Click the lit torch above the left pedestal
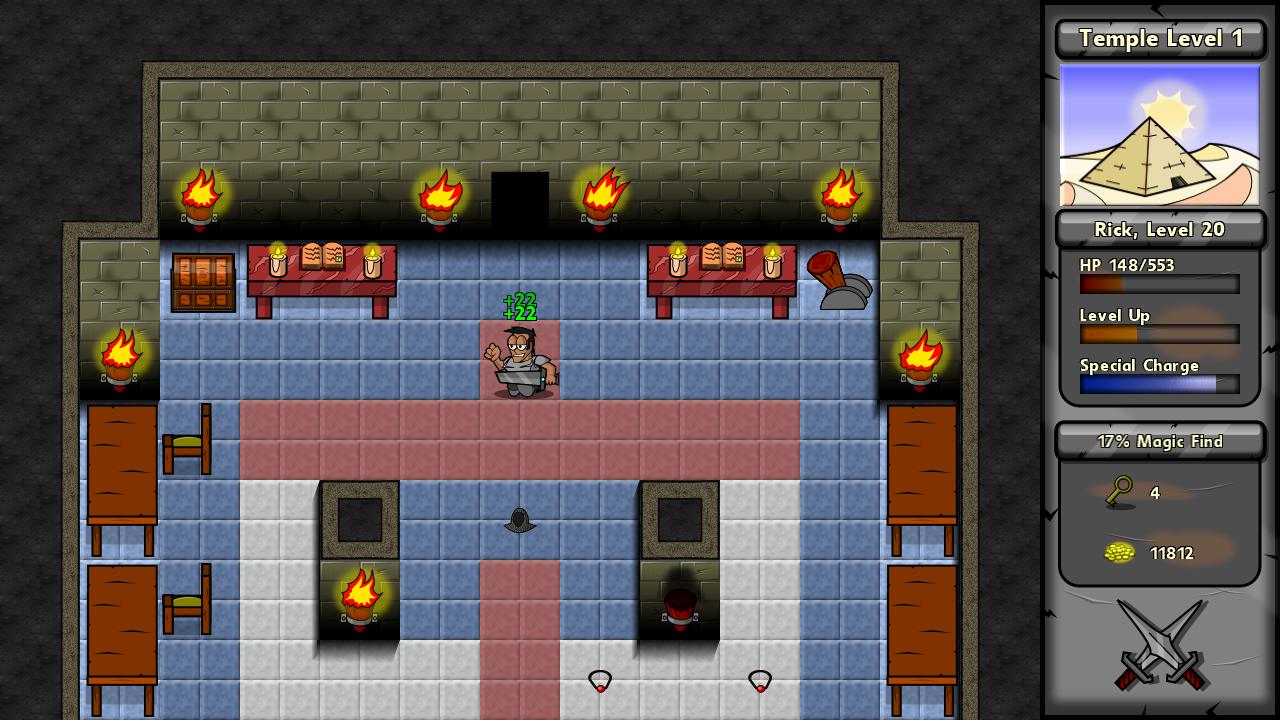This screenshot has width=1280, height=720. click(359, 595)
